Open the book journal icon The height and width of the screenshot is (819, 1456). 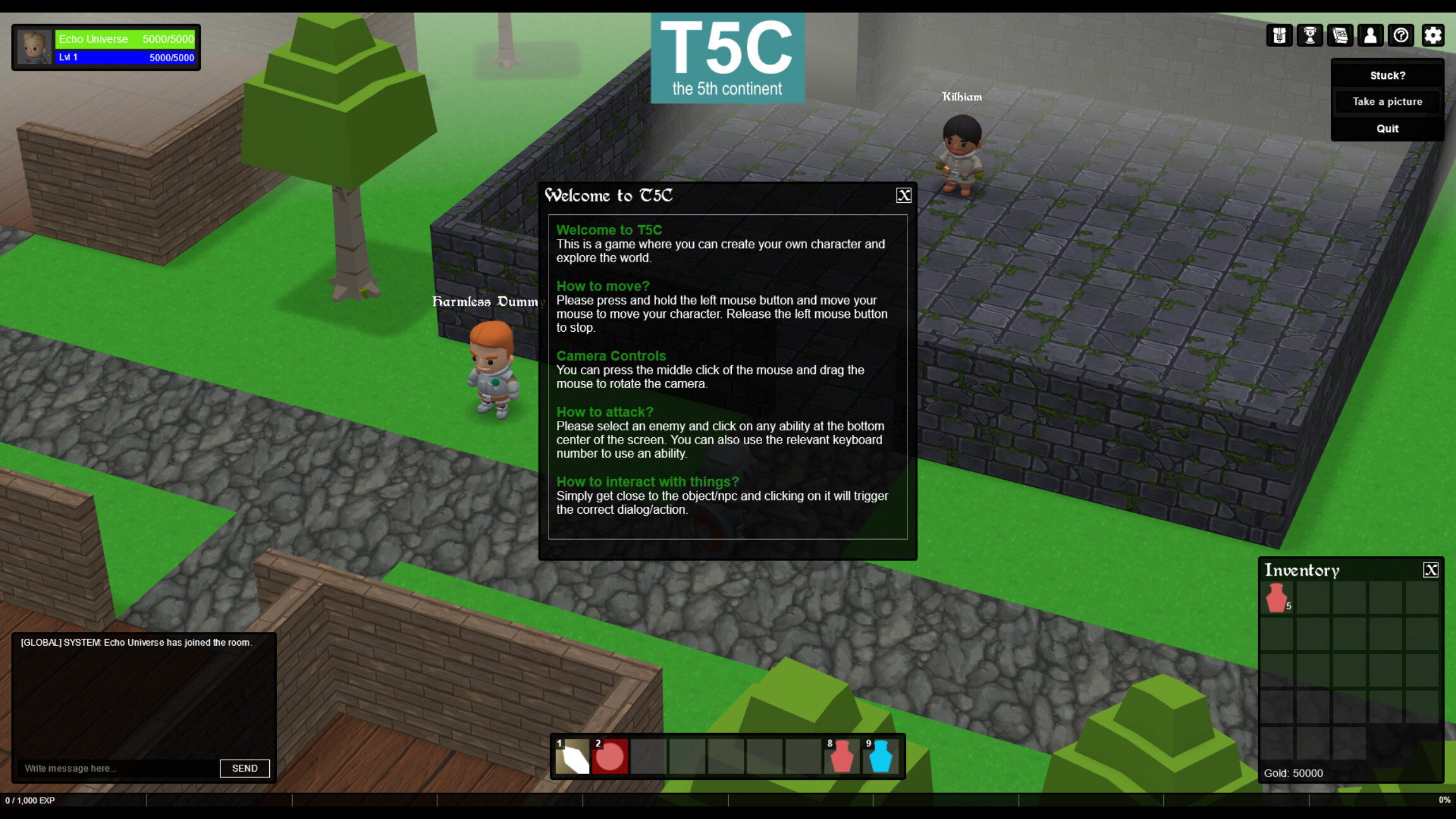coord(1340,35)
